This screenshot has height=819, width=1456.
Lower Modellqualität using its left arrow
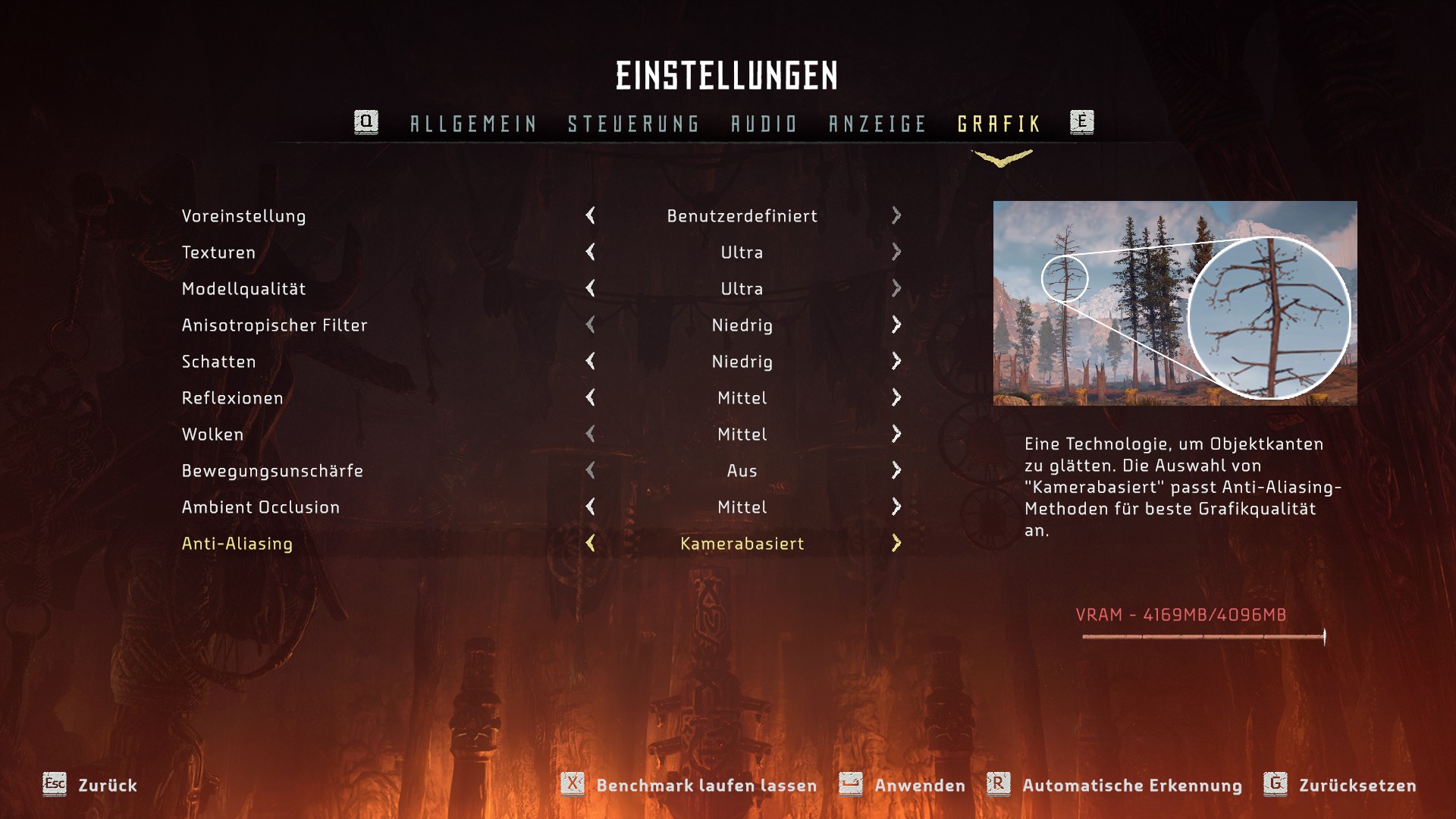click(x=590, y=288)
